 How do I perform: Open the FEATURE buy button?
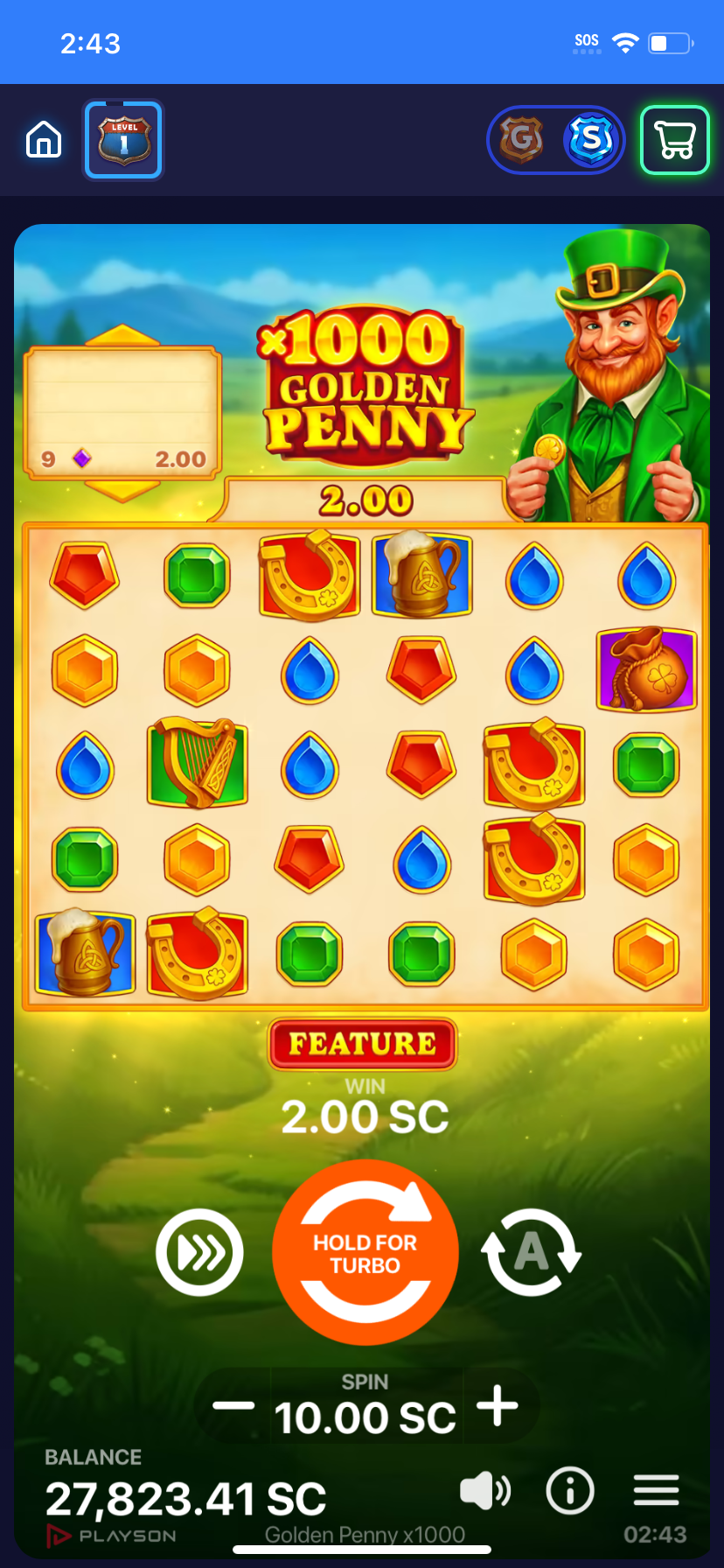[x=362, y=1043]
